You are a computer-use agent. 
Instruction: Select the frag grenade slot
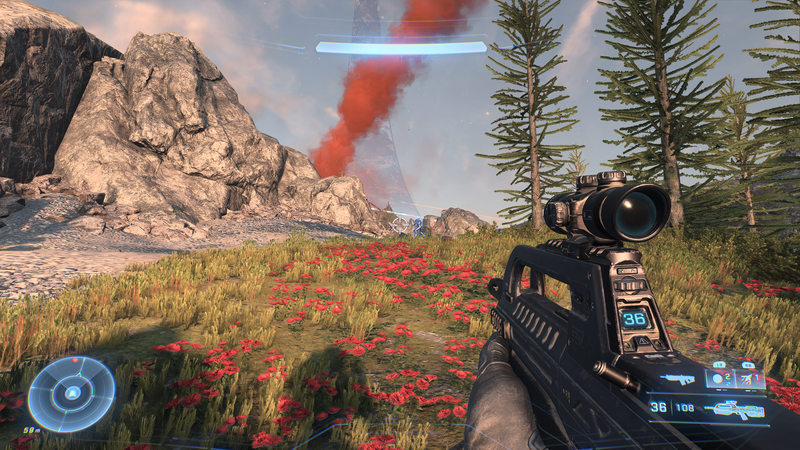[x=717, y=378]
